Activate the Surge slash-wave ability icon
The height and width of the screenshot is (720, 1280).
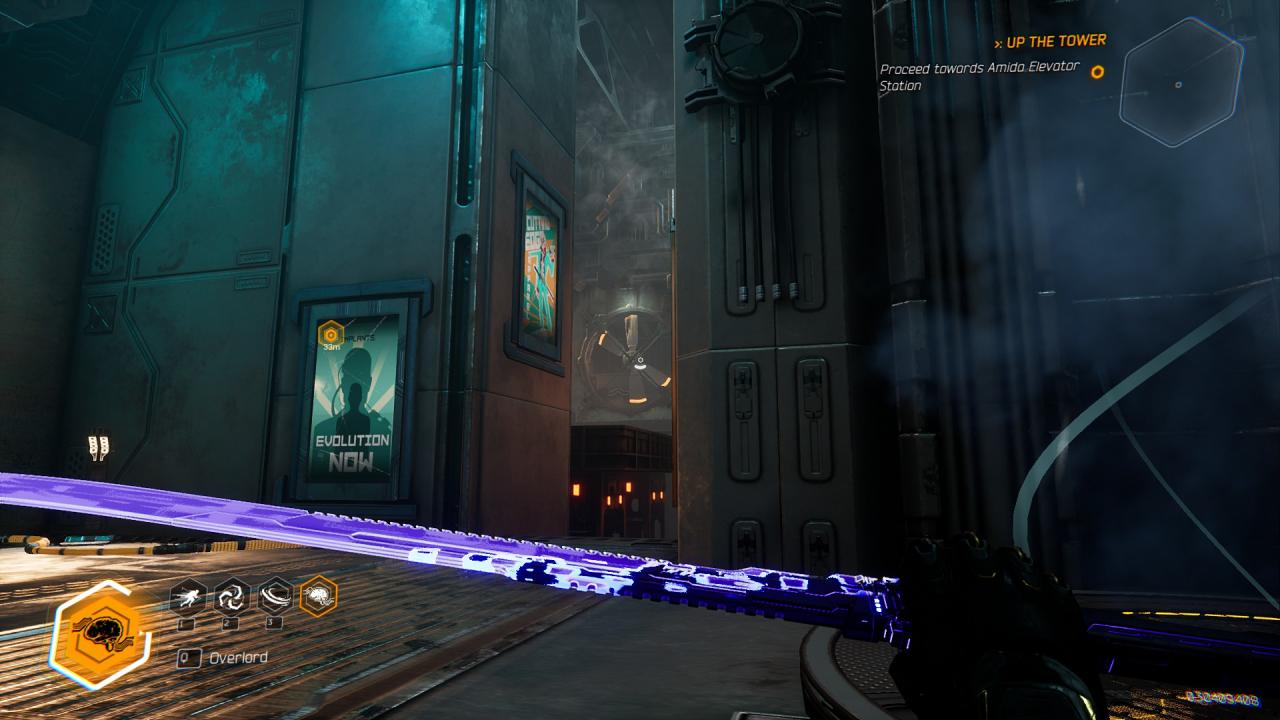coord(275,597)
